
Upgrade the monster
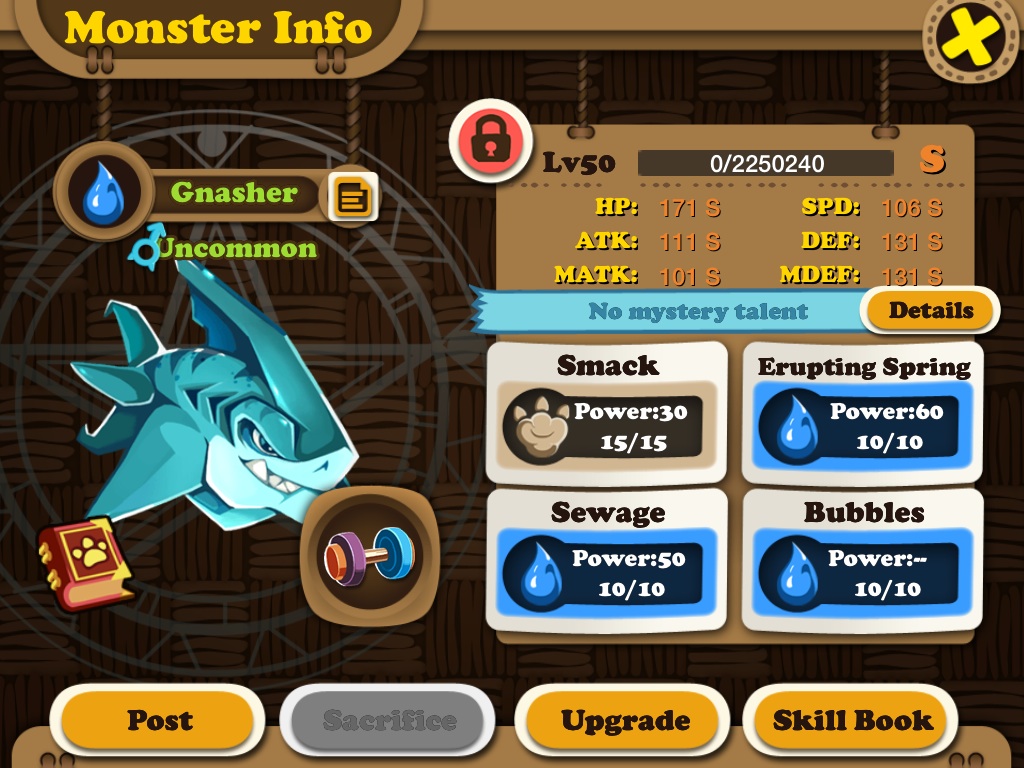[625, 720]
